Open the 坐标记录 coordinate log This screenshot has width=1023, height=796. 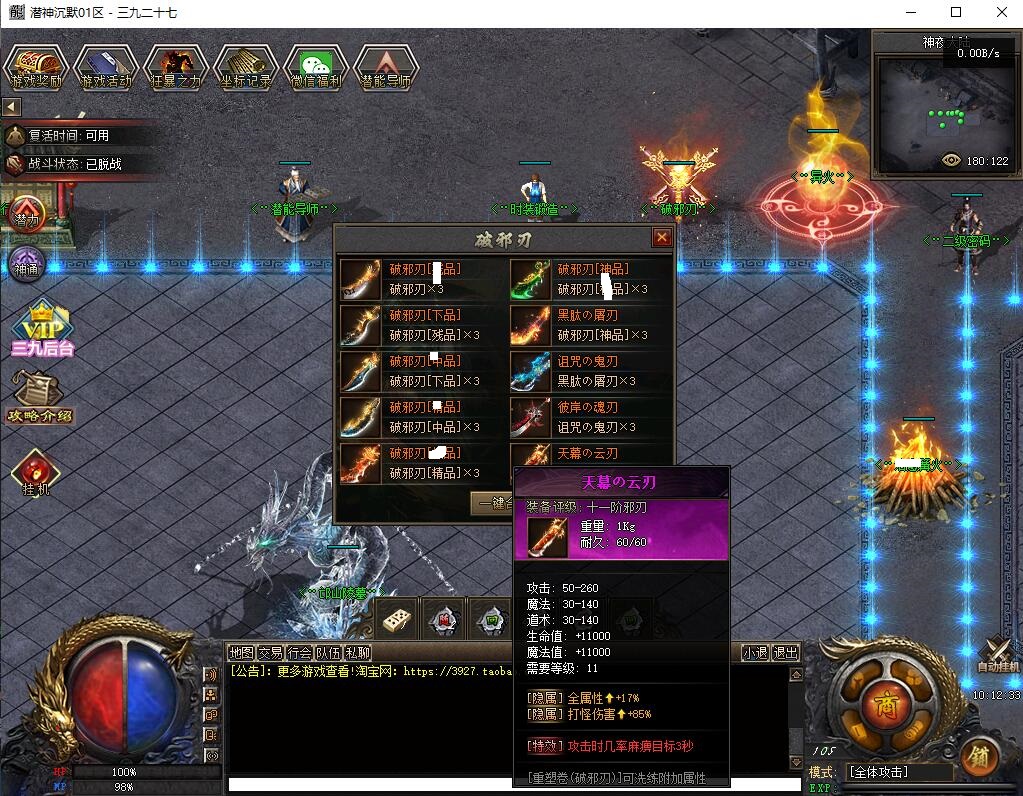[x=246, y=68]
